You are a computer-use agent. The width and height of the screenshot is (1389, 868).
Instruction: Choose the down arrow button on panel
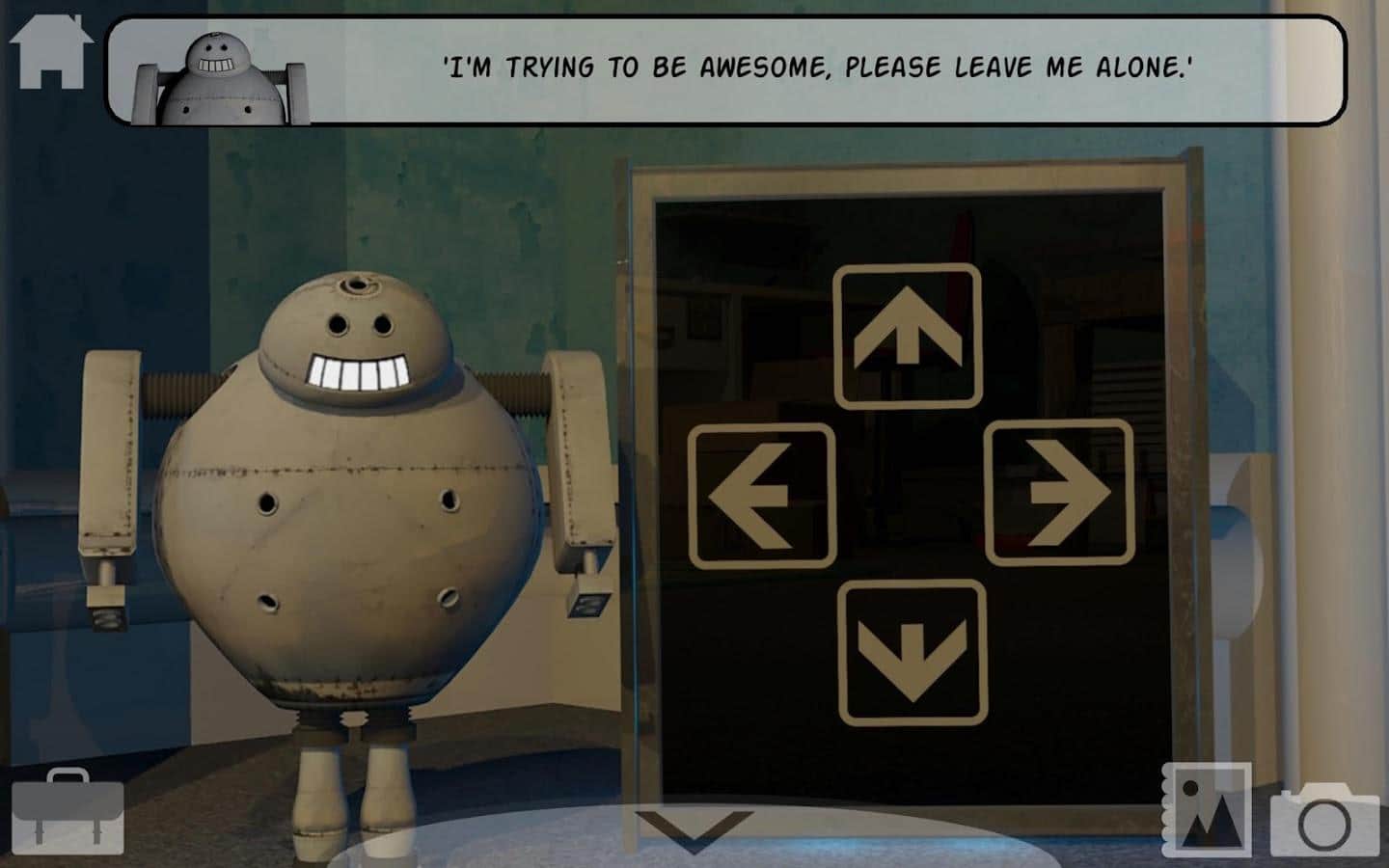(912, 652)
